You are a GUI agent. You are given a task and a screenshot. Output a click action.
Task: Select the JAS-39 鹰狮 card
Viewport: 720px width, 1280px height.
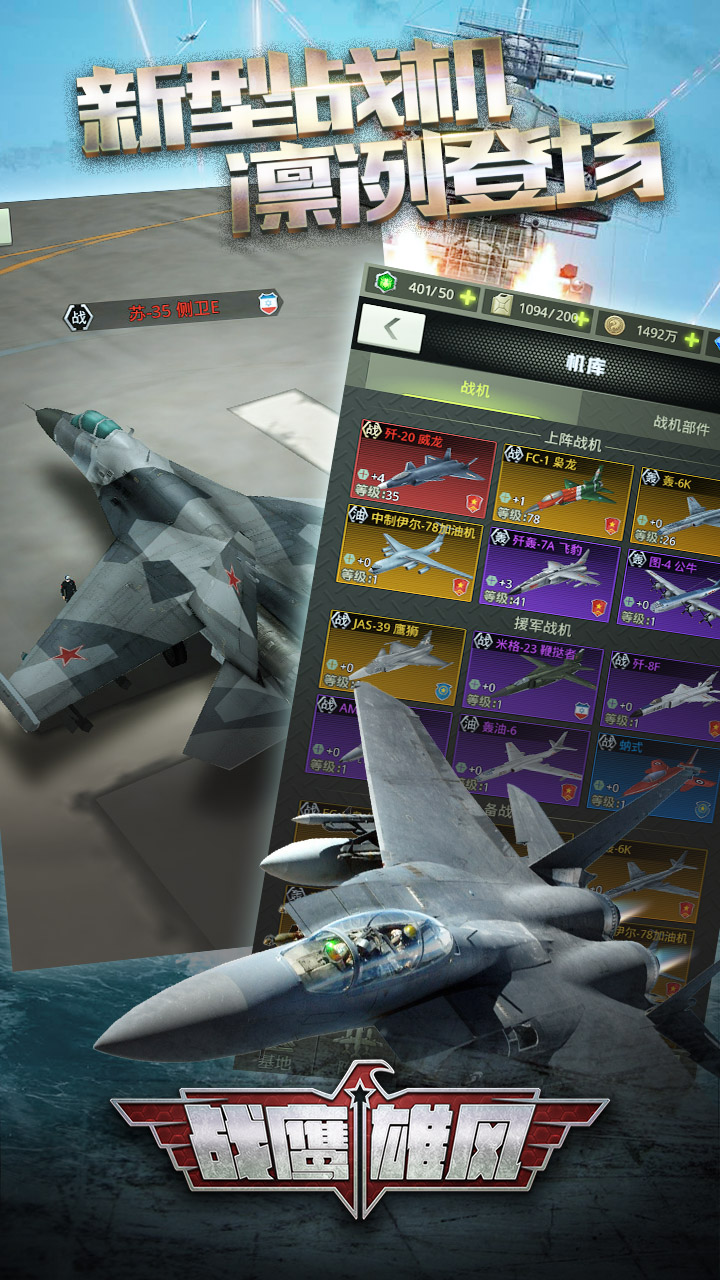[x=395, y=651]
